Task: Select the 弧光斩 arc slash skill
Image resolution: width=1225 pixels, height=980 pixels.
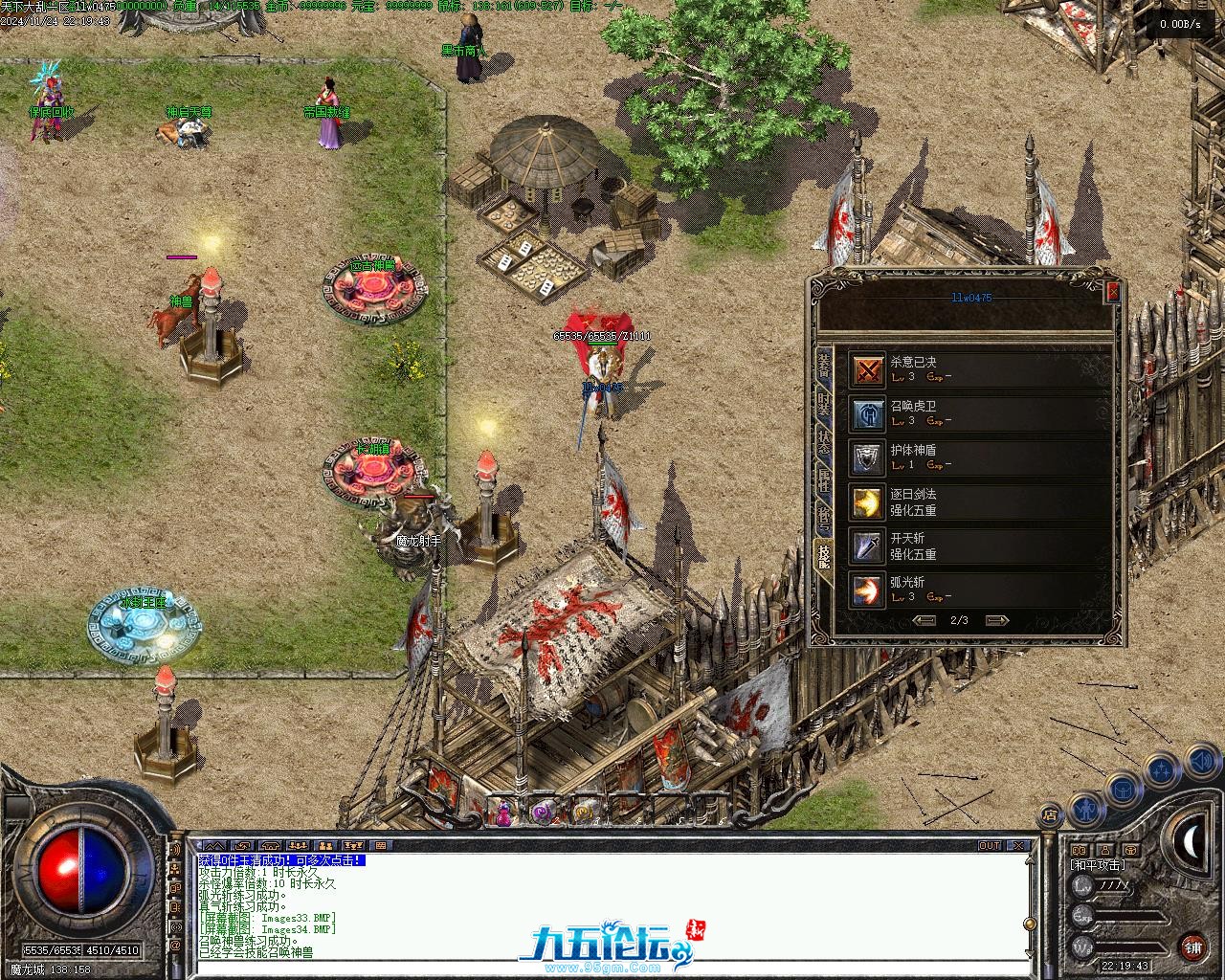Action: [x=868, y=590]
